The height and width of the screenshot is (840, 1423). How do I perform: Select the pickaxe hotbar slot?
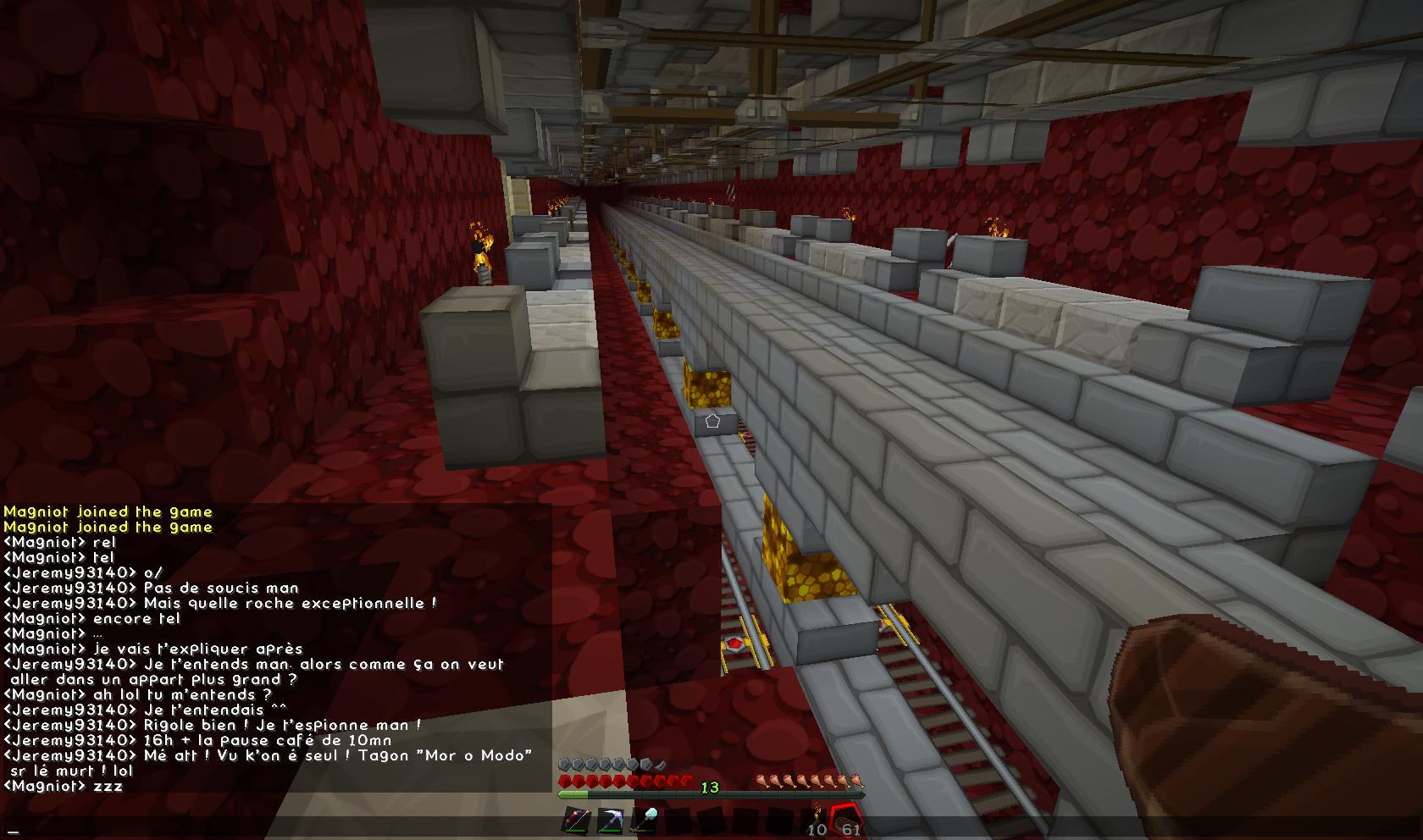[610, 821]
